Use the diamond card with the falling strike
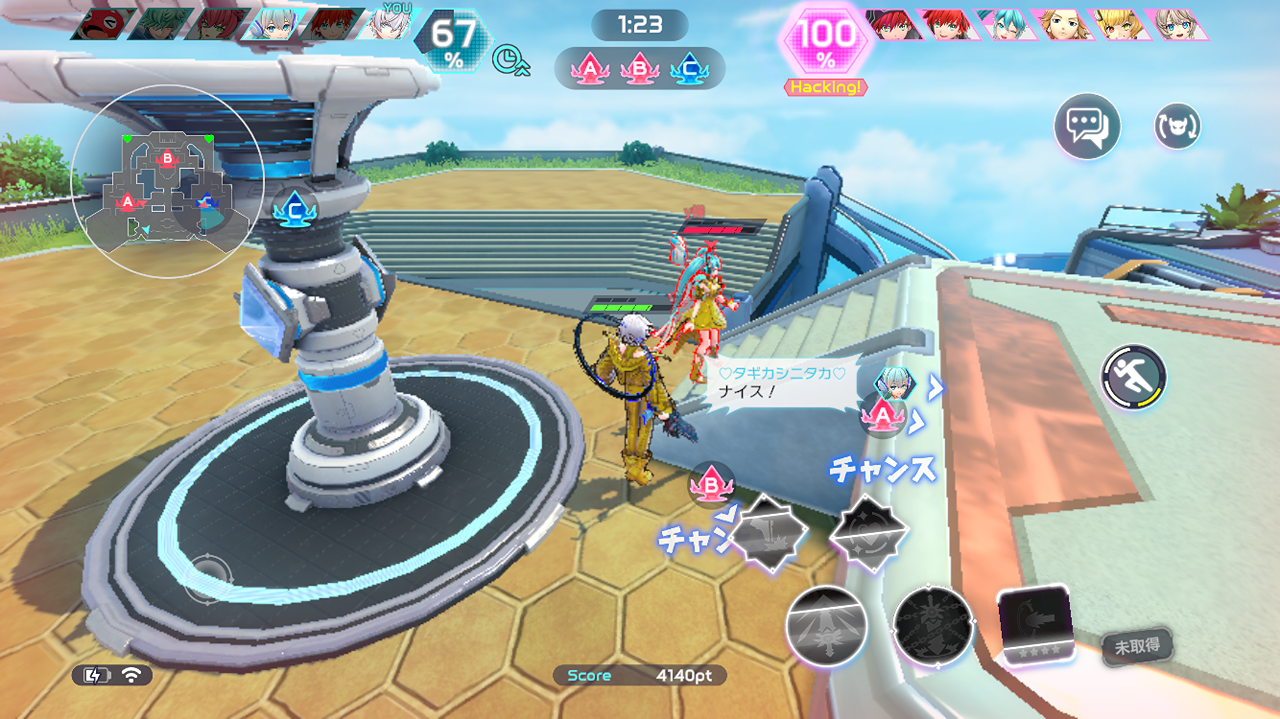 (x=768, y=532)
